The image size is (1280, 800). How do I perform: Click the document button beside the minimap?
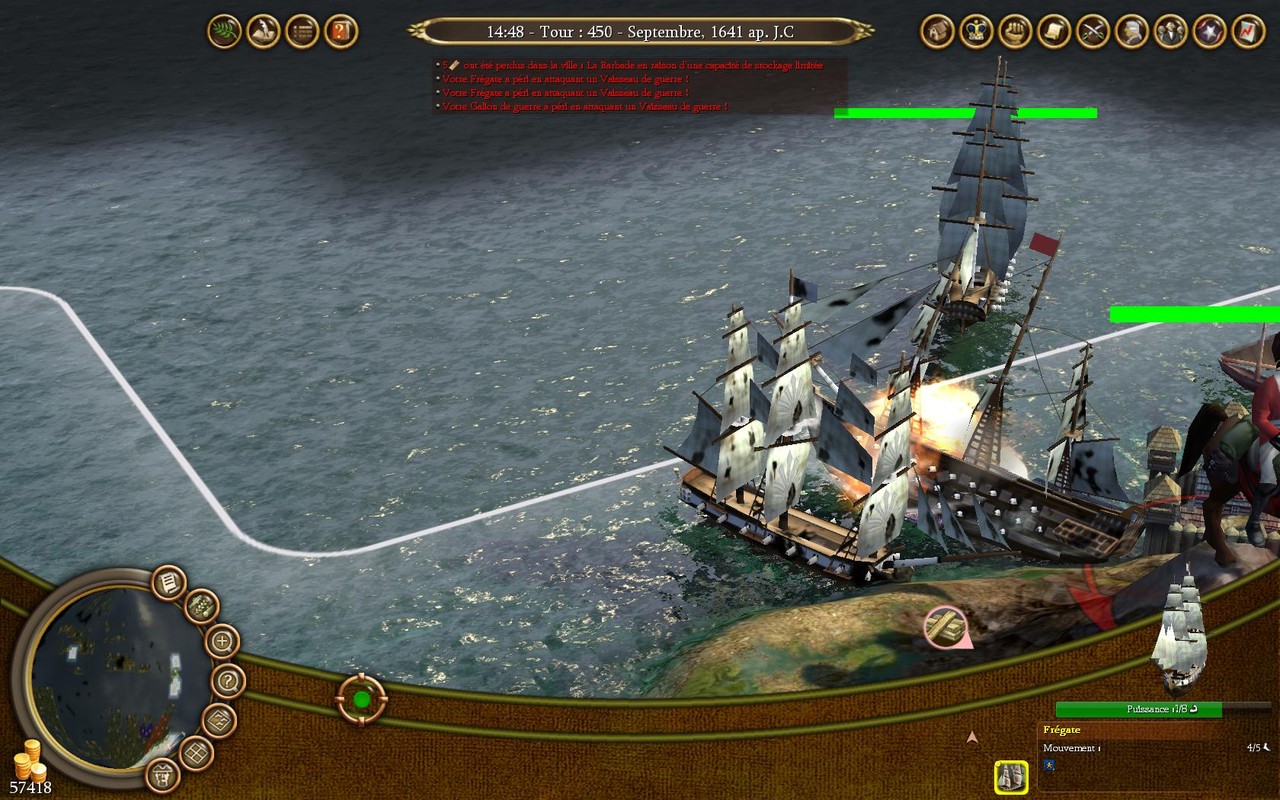coord(169,581)
